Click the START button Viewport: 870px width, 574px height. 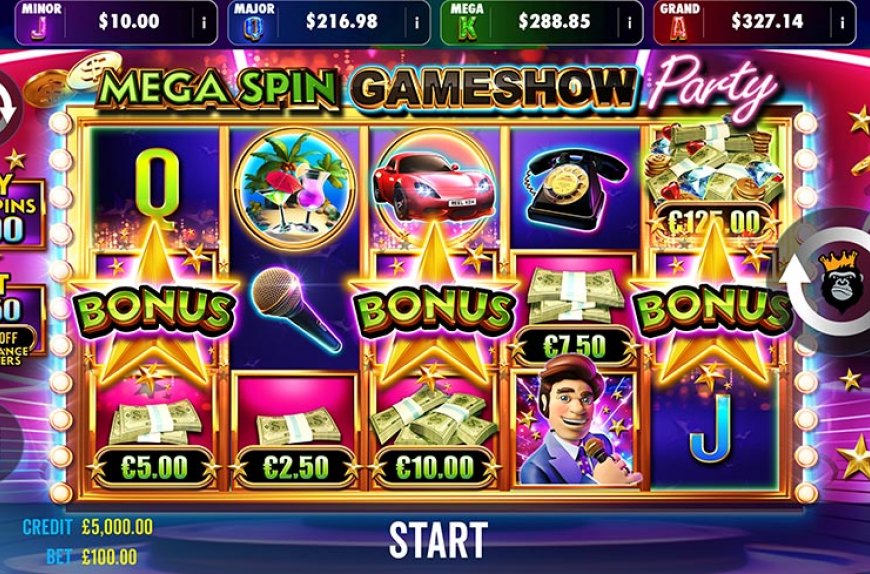tap(437, 539)
